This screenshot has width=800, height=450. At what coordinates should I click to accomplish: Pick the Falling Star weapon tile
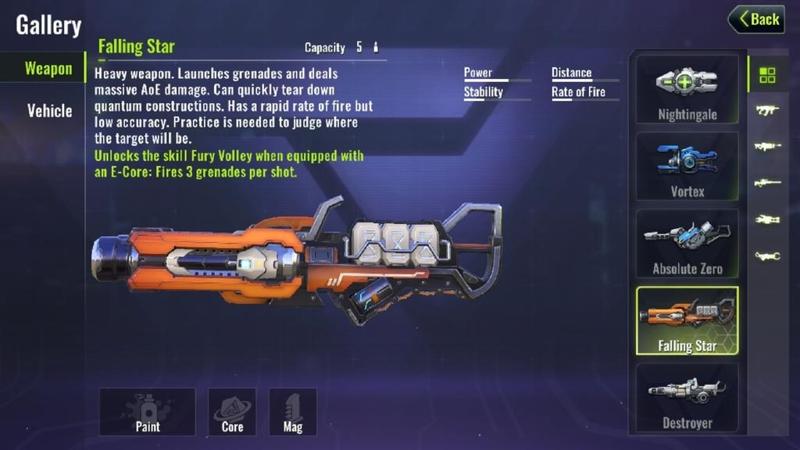click(687, 321)
